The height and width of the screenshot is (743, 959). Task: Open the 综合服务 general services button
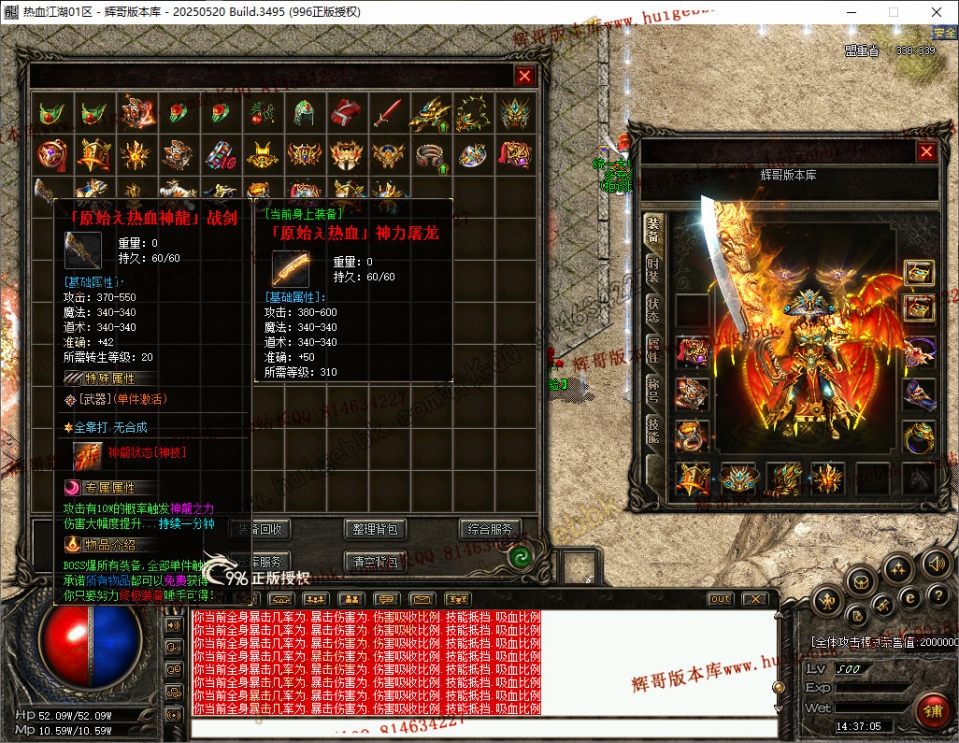[490, 529]
